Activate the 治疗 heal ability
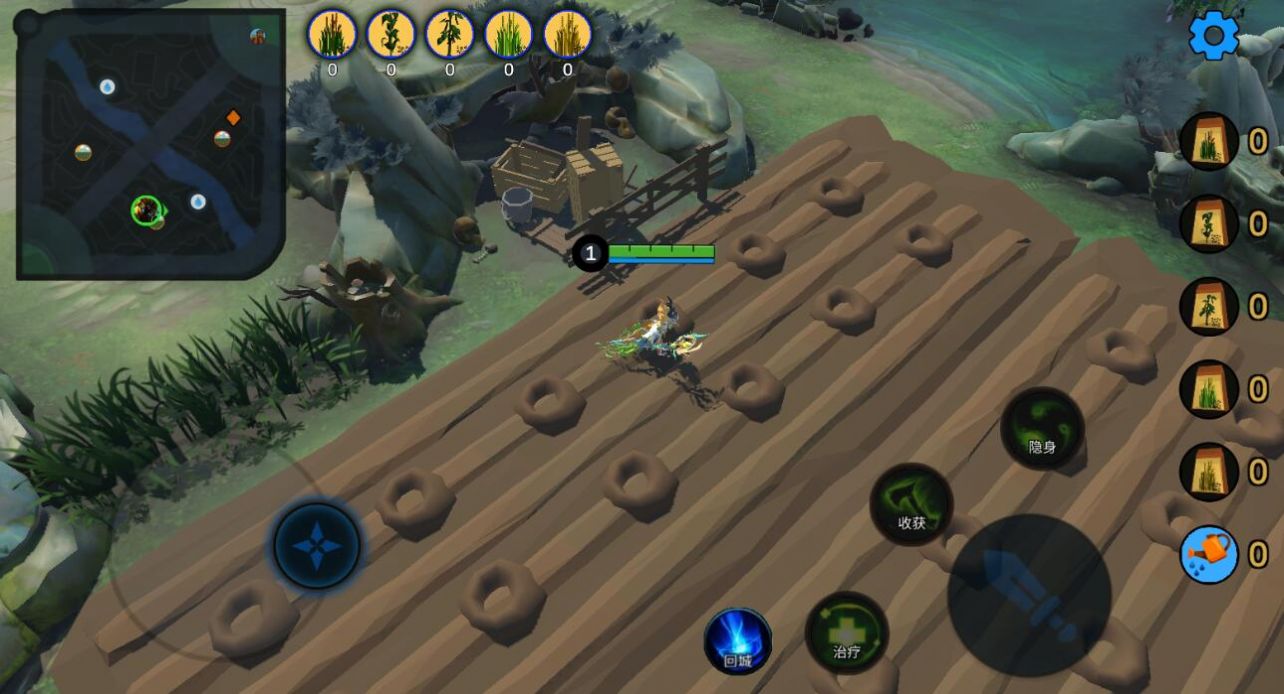The width and height of the screenshot is (1284, 694). 847,633
